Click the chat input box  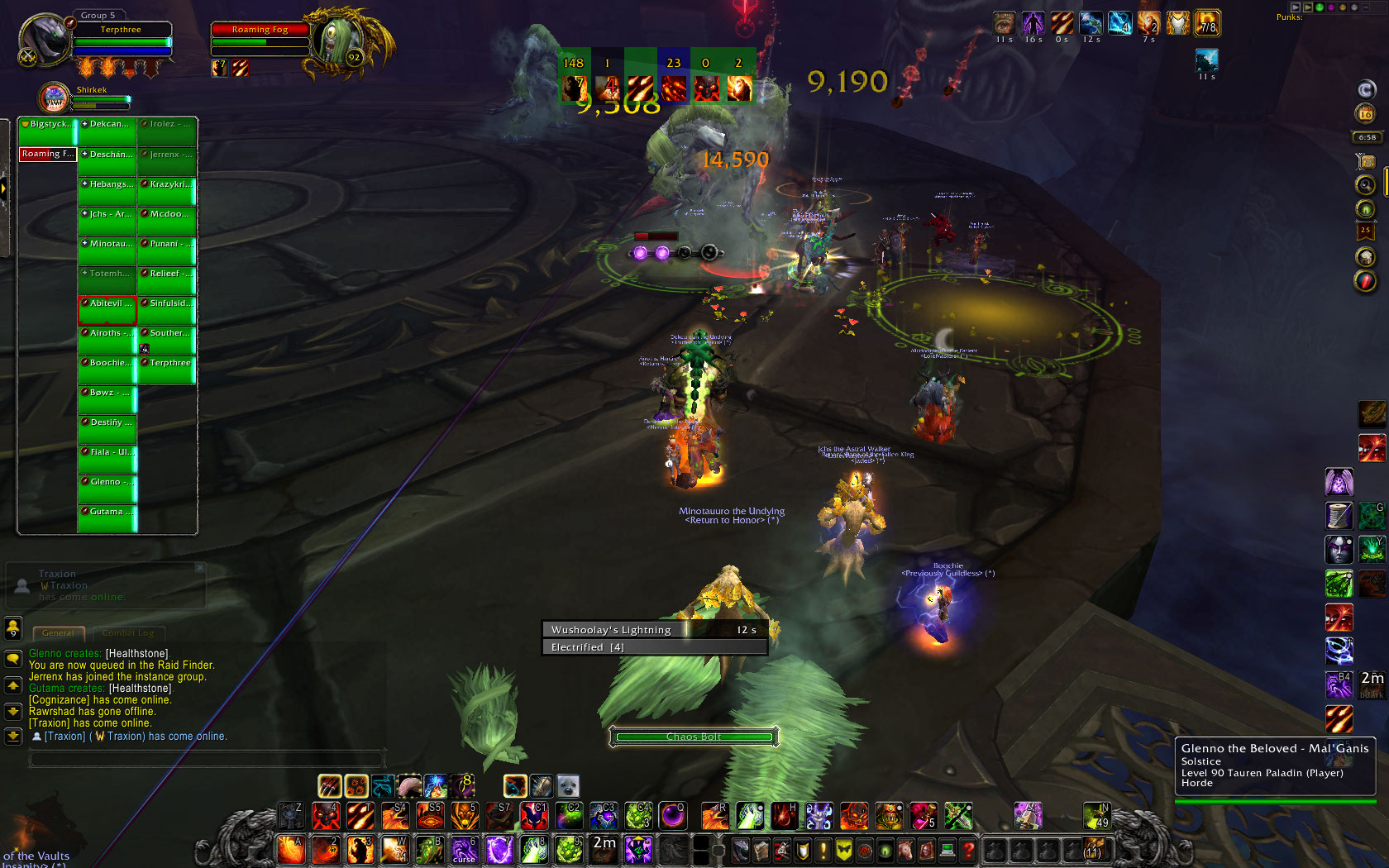click(207, 756)
